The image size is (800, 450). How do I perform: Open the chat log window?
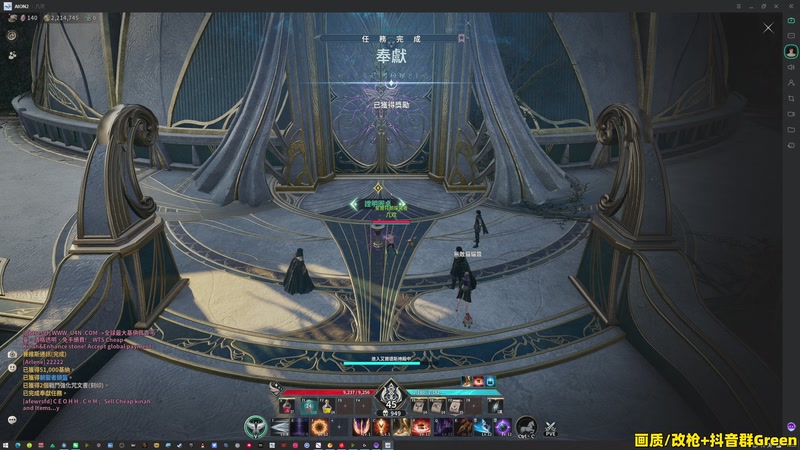[x=13, y=353]
